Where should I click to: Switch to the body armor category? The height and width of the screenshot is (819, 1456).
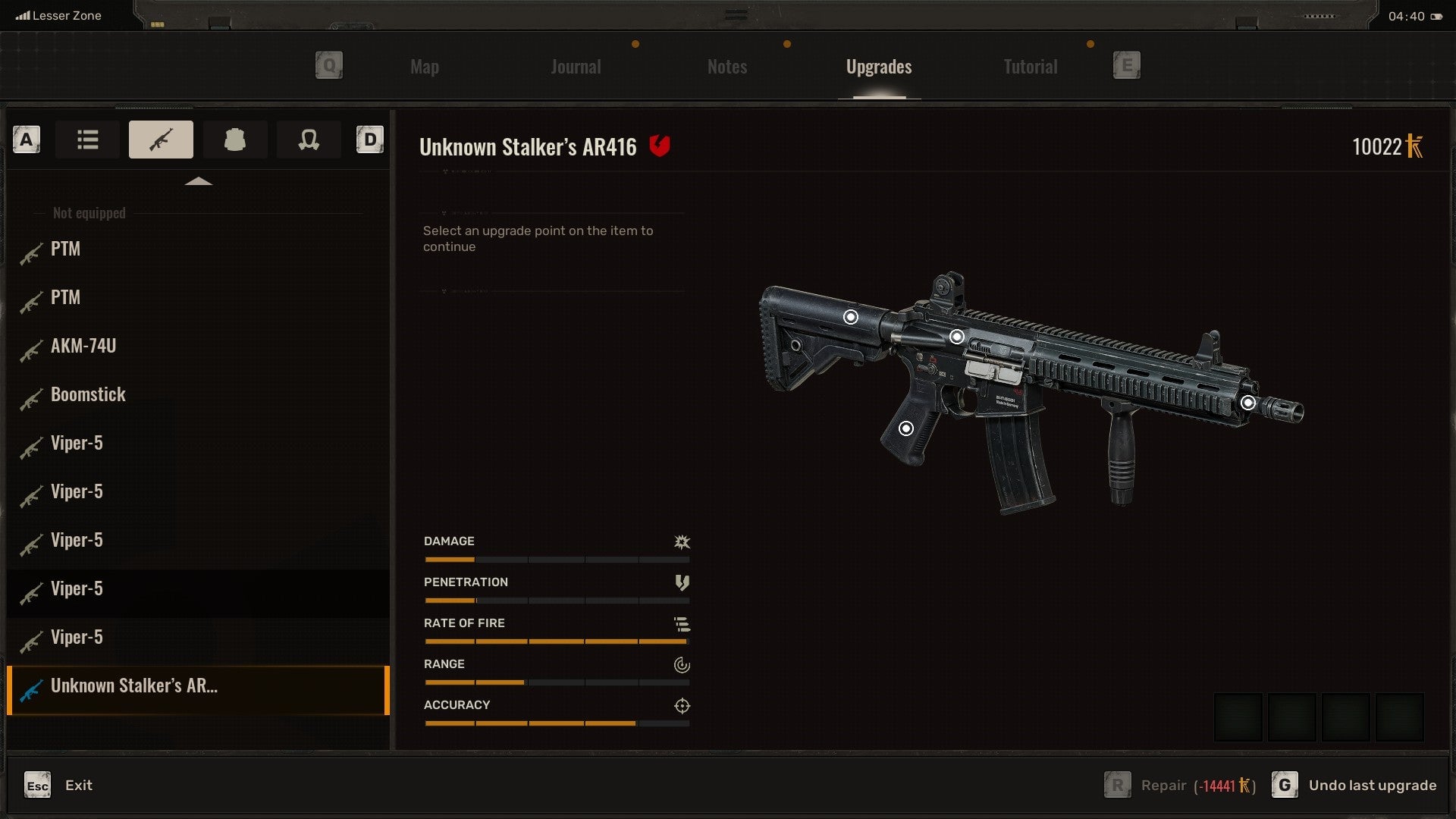click(234, 140)
